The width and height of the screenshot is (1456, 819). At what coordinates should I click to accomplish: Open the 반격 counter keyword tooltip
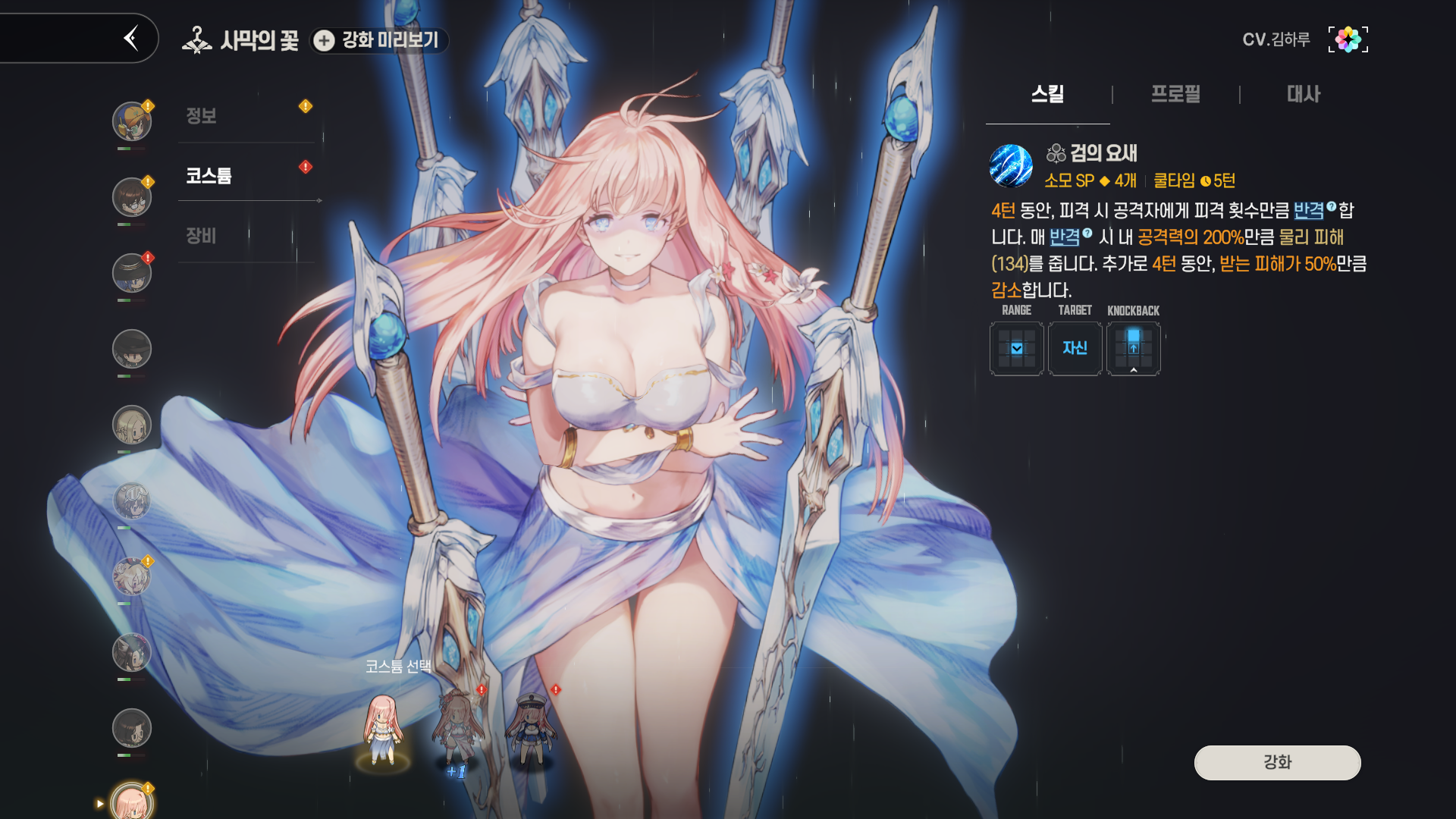[1309, 210]
